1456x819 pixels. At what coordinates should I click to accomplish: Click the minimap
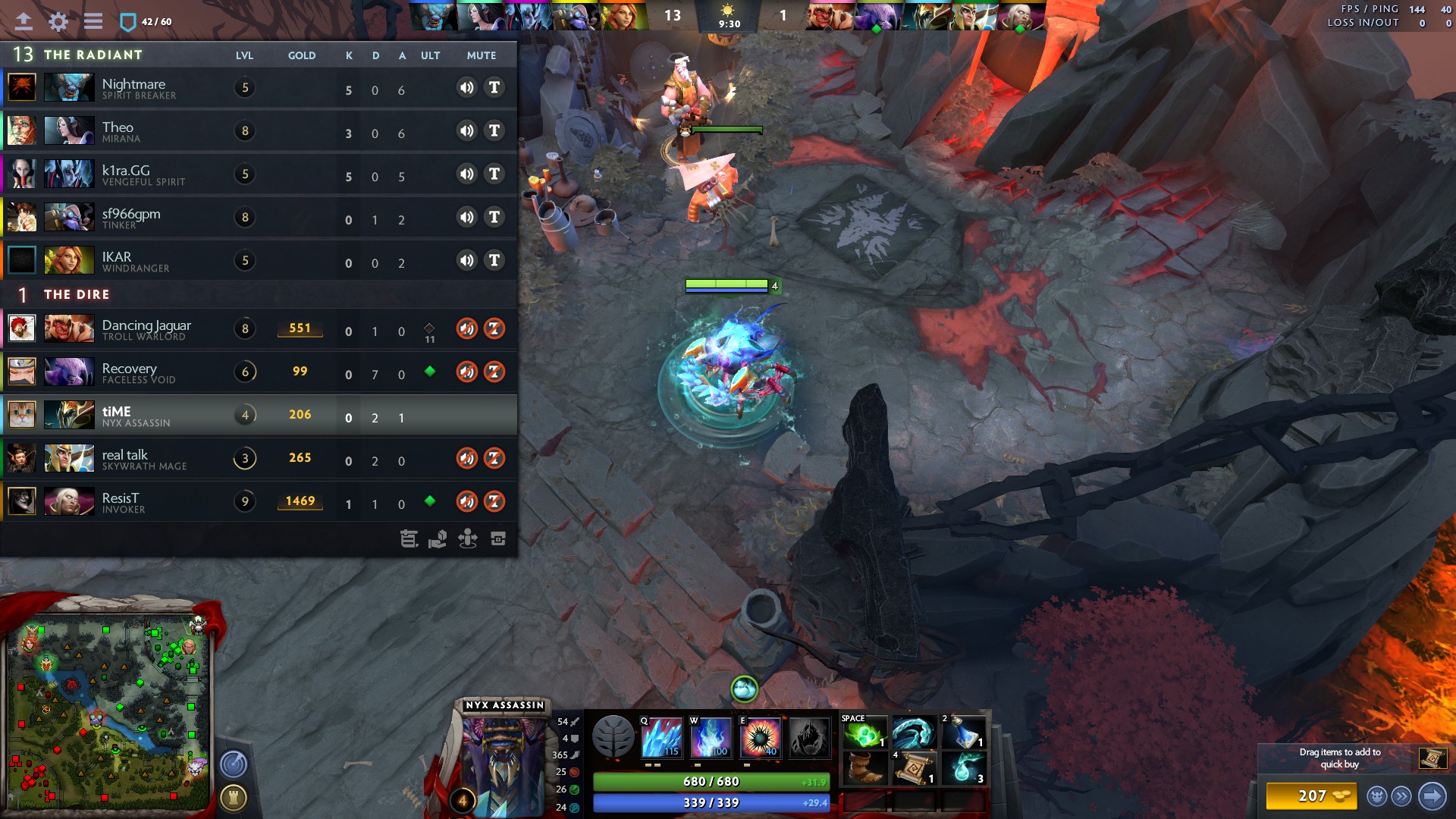[106, 713]
